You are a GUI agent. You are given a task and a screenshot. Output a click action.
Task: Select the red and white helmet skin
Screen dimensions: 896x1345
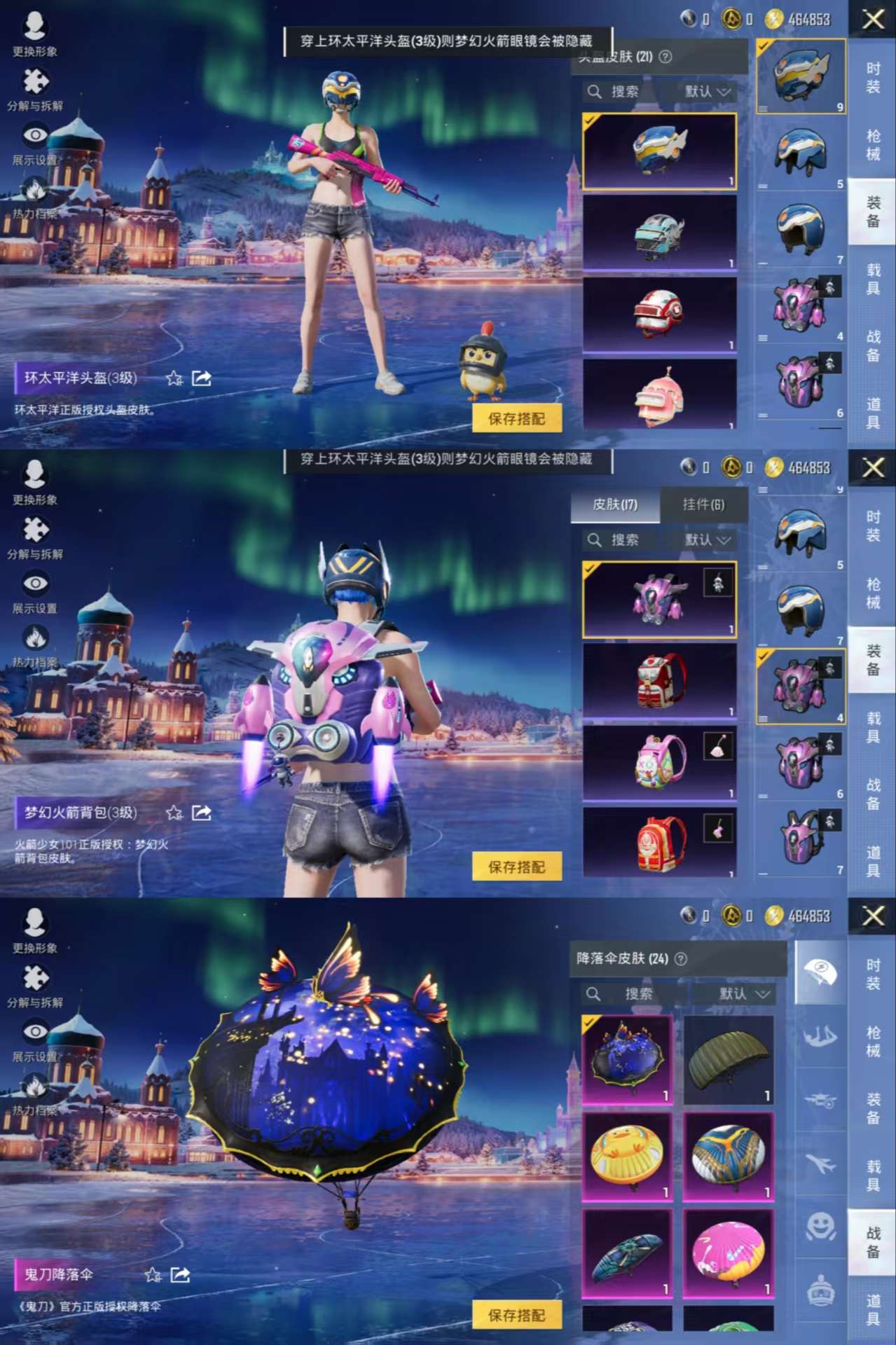click(x=659, y=313)
